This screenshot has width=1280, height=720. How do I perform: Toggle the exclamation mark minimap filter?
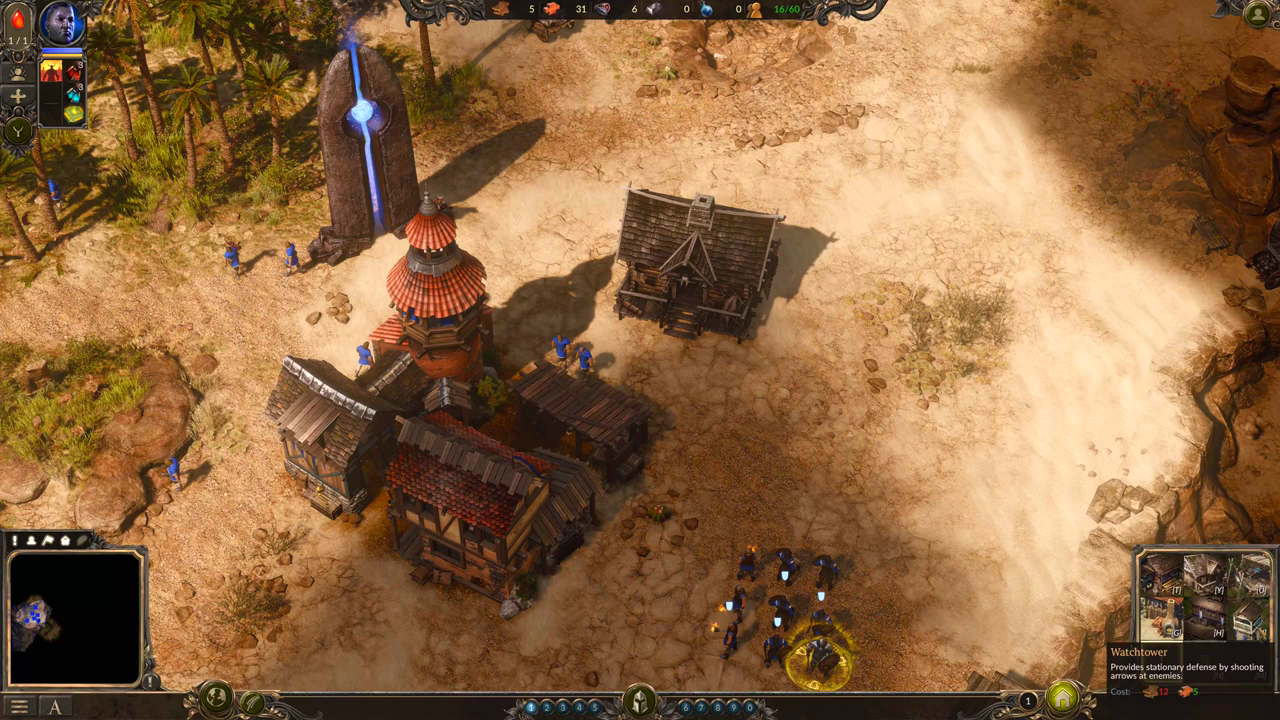(16, 541)
